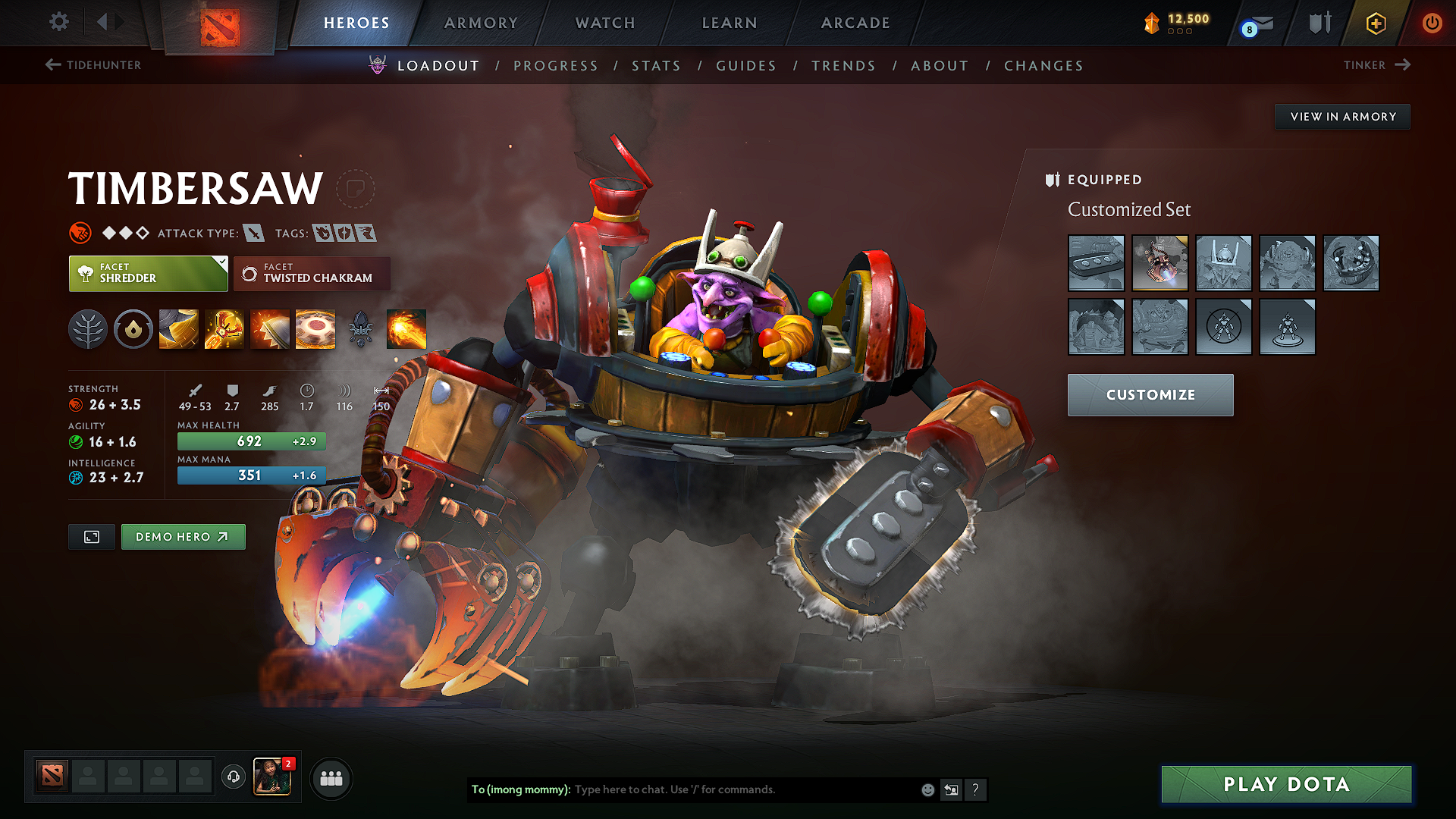The image size is (1456, 819).
Task: Open the settings gear menu
Action: tap(59, 22)
